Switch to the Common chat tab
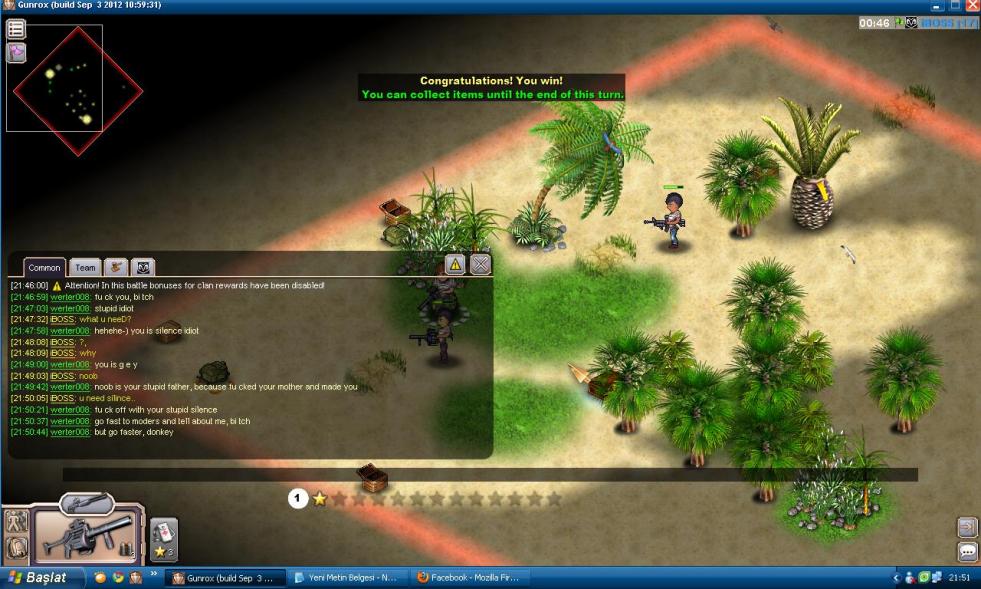This screenshot has height=589, width=981. [x=45, y=267]
